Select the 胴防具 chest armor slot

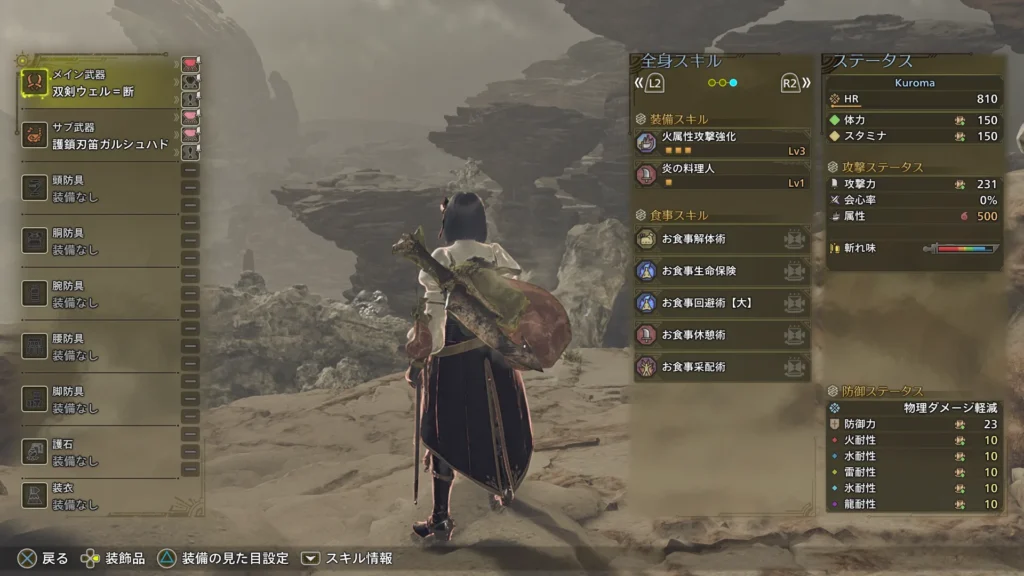point(98,241)
